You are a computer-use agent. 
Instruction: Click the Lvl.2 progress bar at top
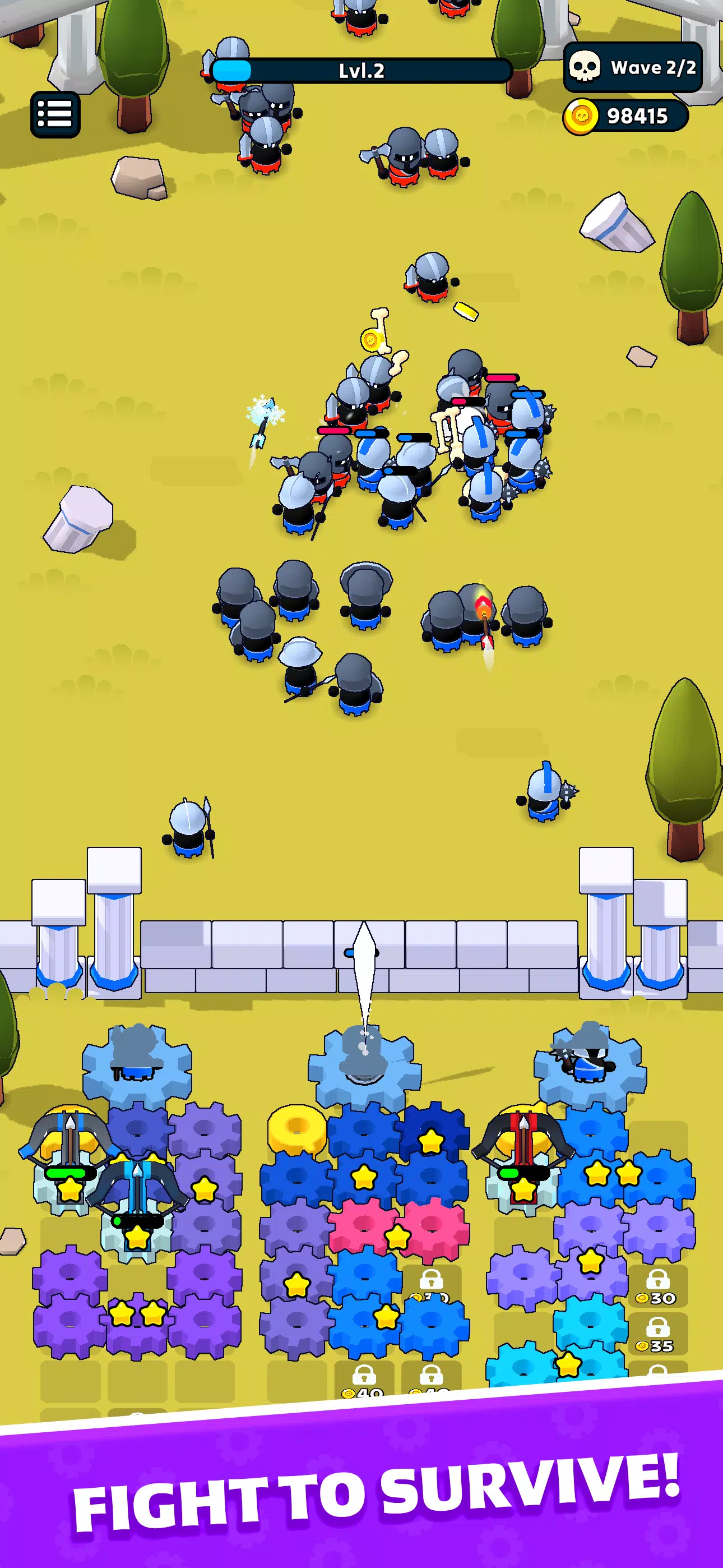tap(361, 70)
